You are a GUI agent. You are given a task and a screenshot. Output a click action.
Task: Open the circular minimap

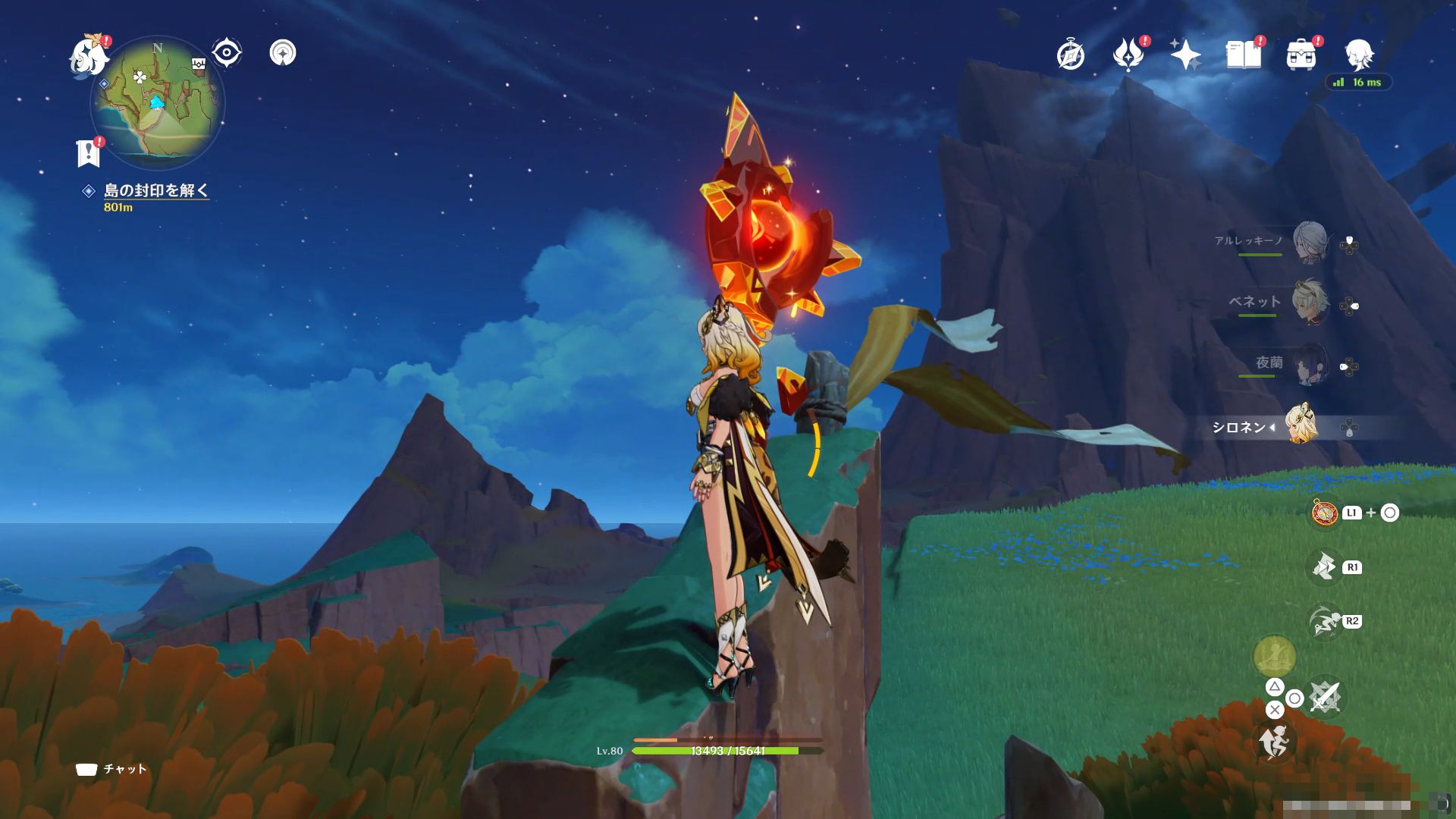(x=158, y=104)
